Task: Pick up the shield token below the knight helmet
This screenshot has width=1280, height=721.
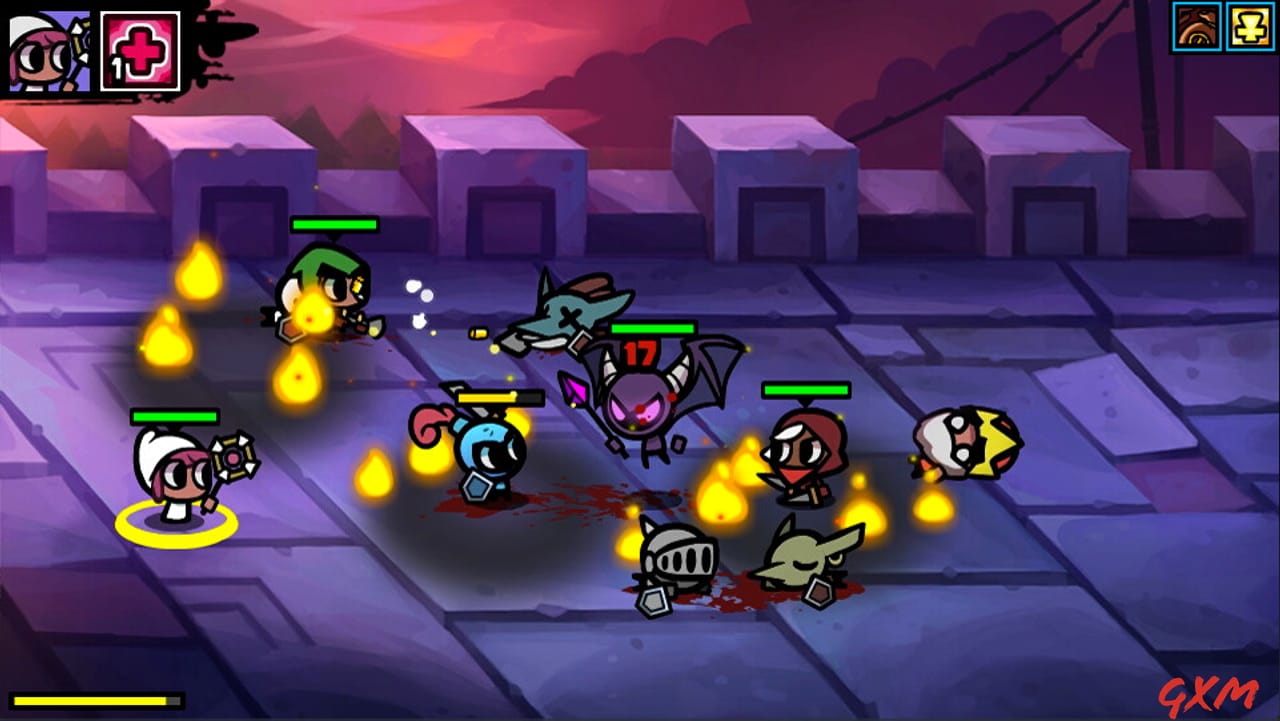Action: click(x=651, y=601)
